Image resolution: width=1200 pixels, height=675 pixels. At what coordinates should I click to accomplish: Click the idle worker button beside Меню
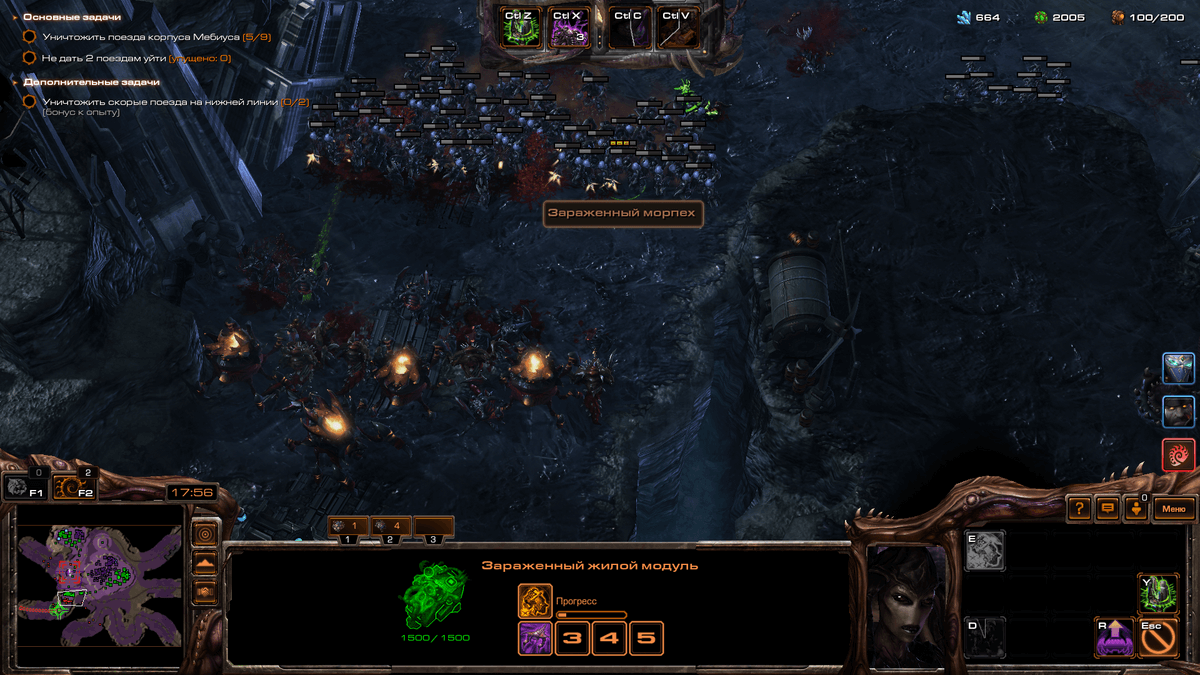coord(1136,508)
